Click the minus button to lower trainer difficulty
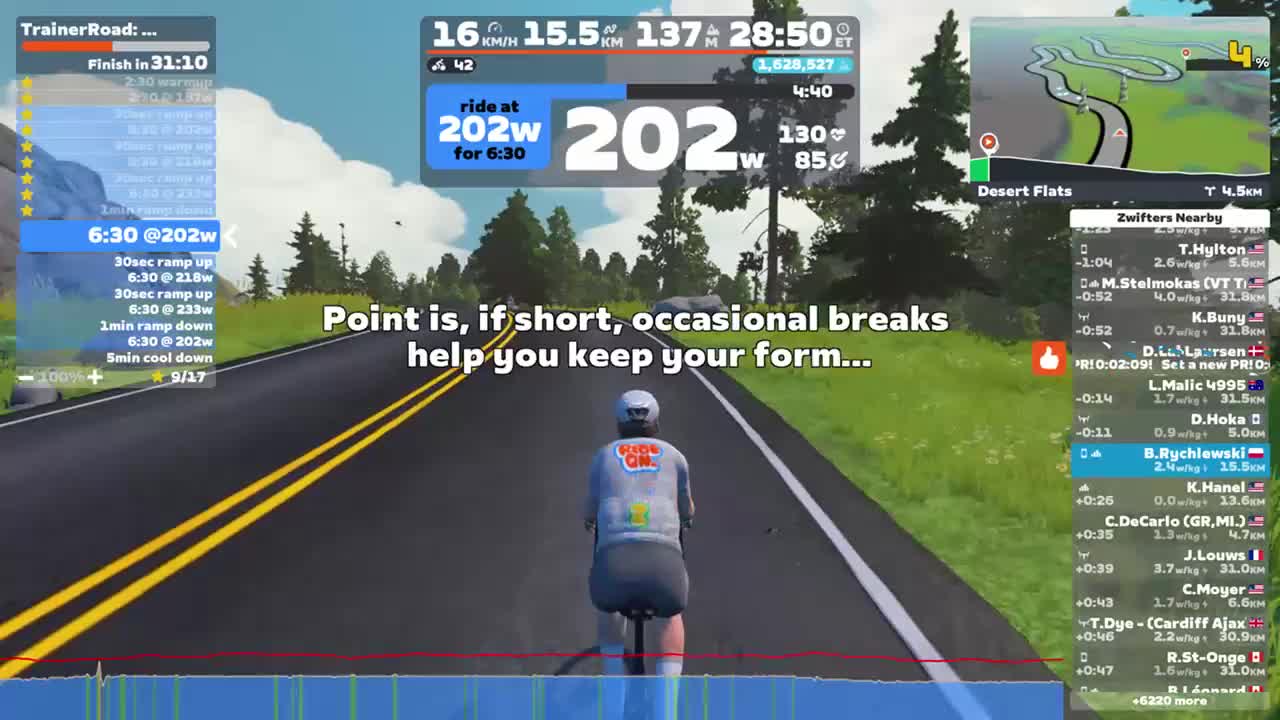This screenshot has width=1280, height=720. point(24,377)
